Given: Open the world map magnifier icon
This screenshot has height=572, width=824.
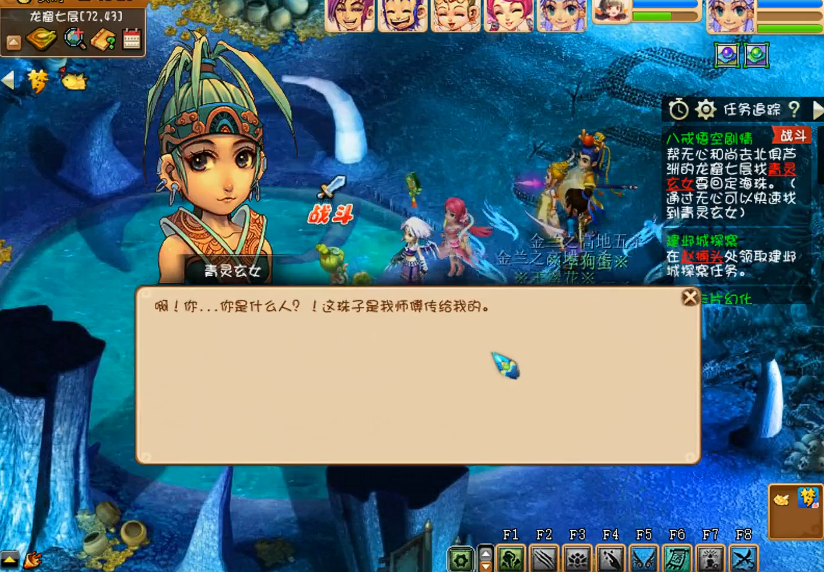Looking at the screenshot, I should (x=75, y=39).
